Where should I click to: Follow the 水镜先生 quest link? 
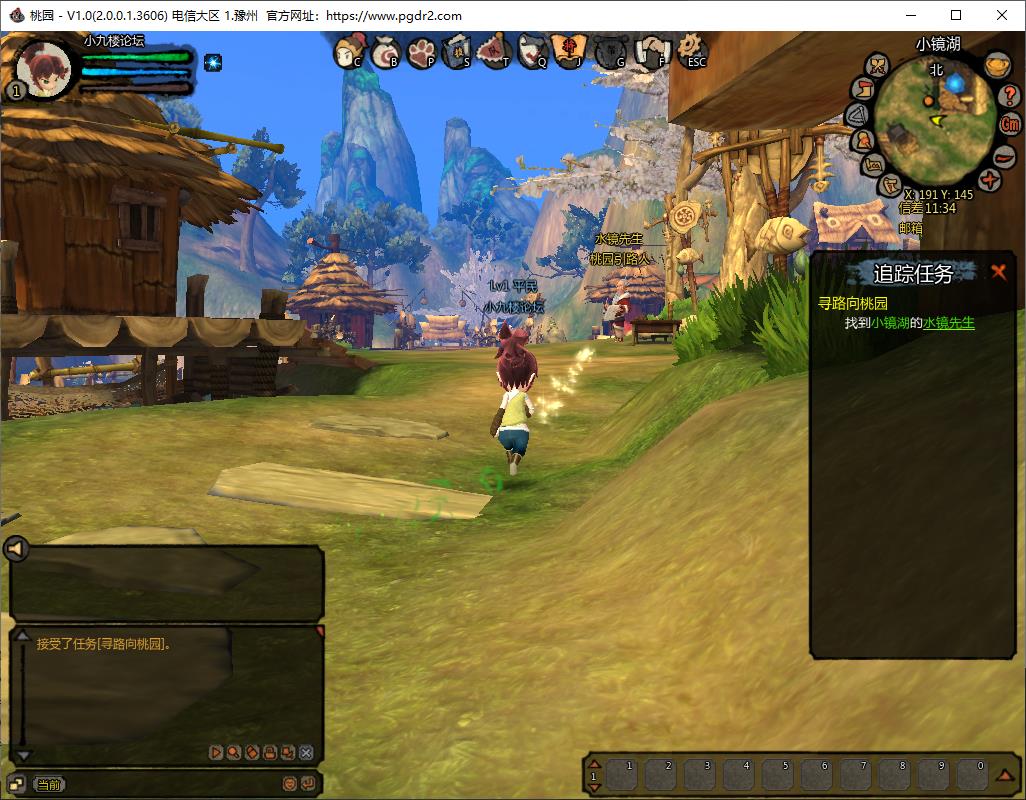pyautogui.click(x=948, y=323)
